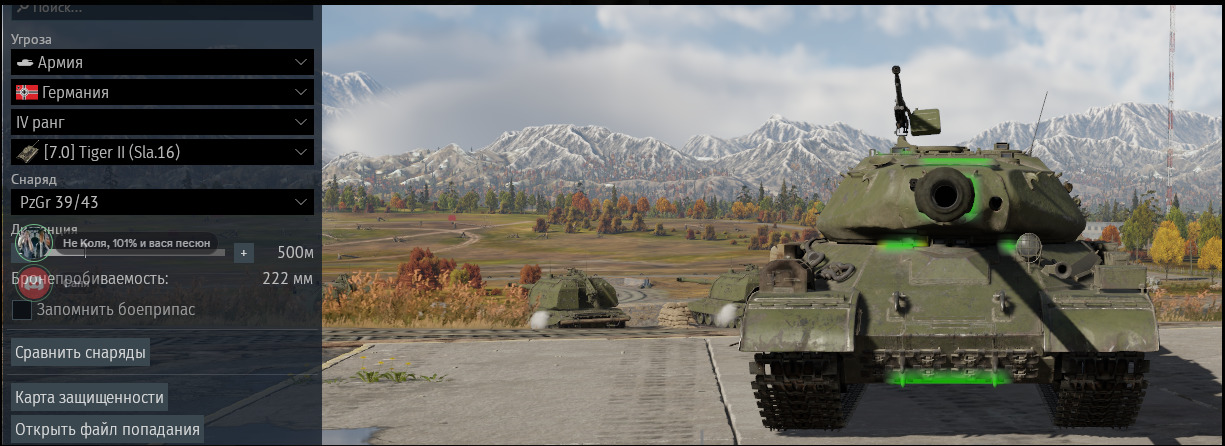
Task: Click the Сравнить снаряды button
Action: pyautogui.click(x=81, y=352)
